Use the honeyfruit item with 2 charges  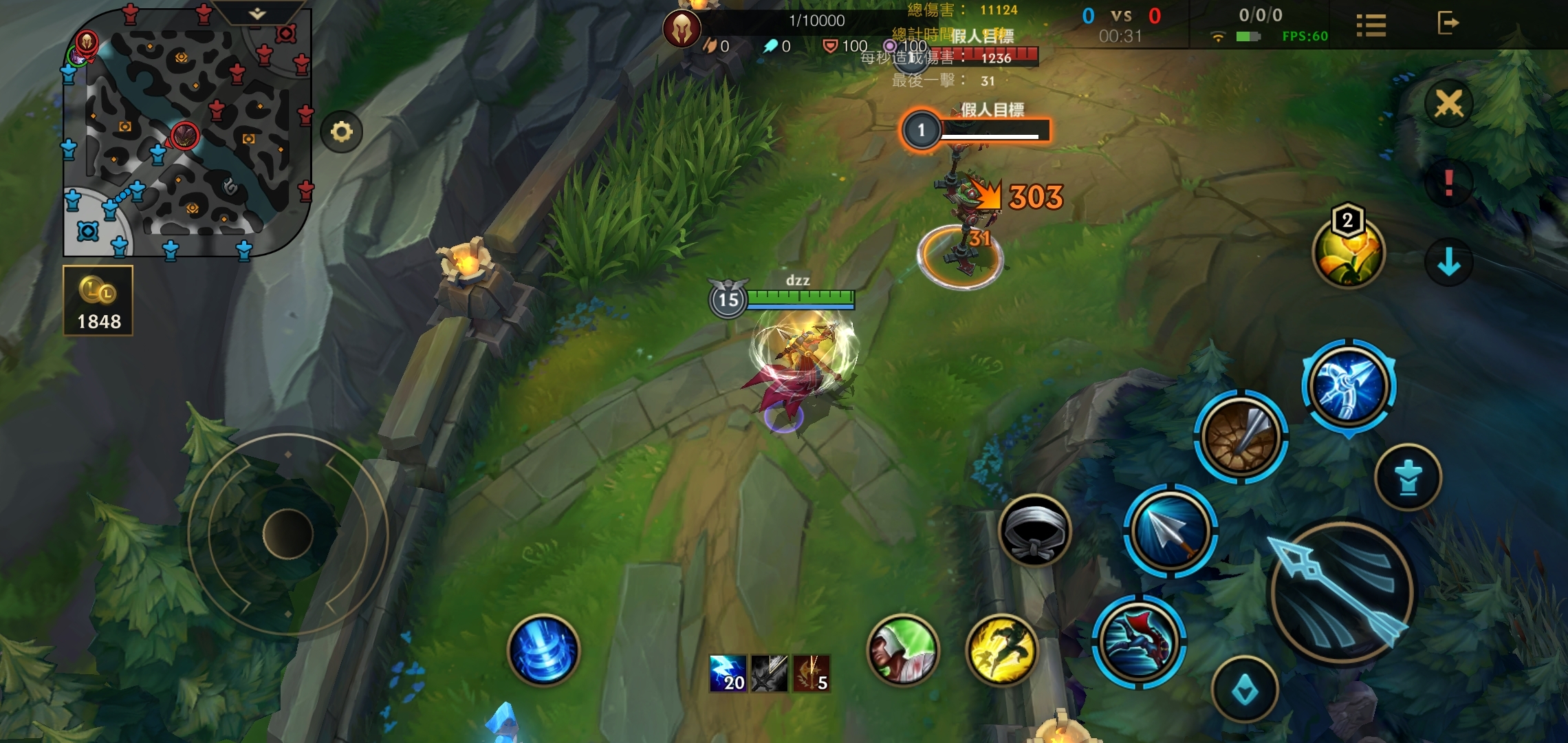click(x=1348, y=252)
